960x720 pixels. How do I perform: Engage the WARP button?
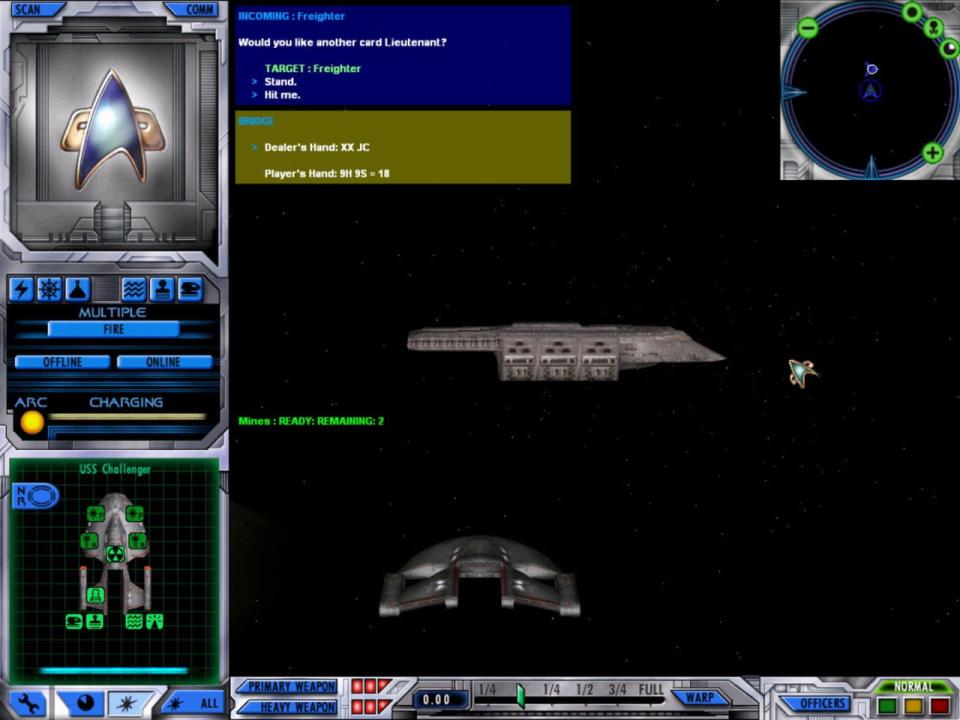coord(700,697)
